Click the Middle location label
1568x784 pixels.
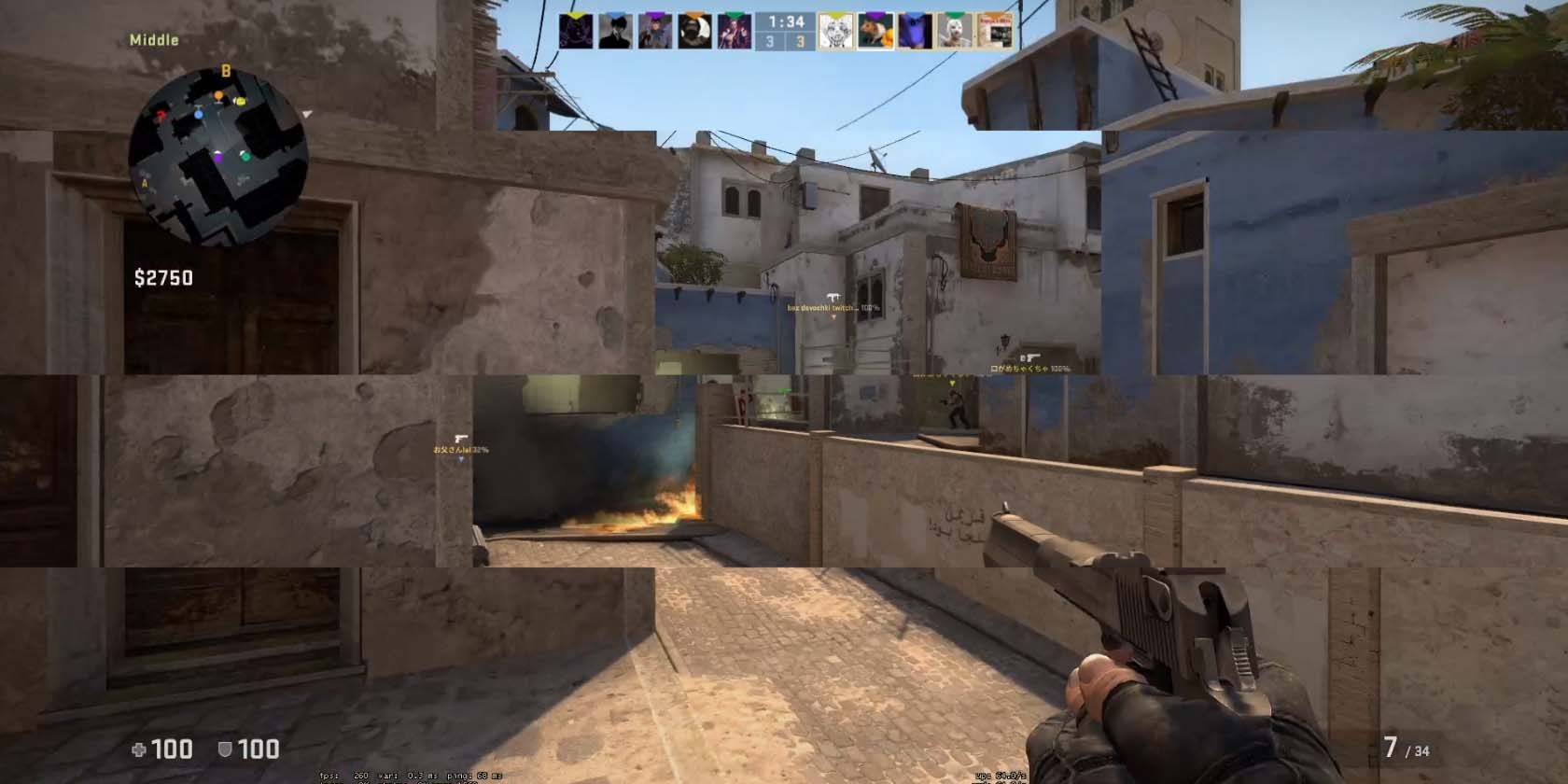coord(154,39)
